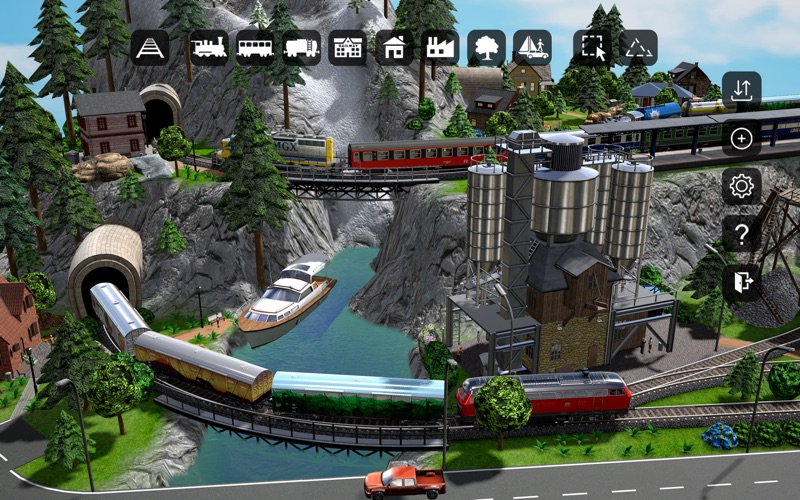Click the load and save arrows button
Viewport: 800px width, 500px height.
coord(741,90)
